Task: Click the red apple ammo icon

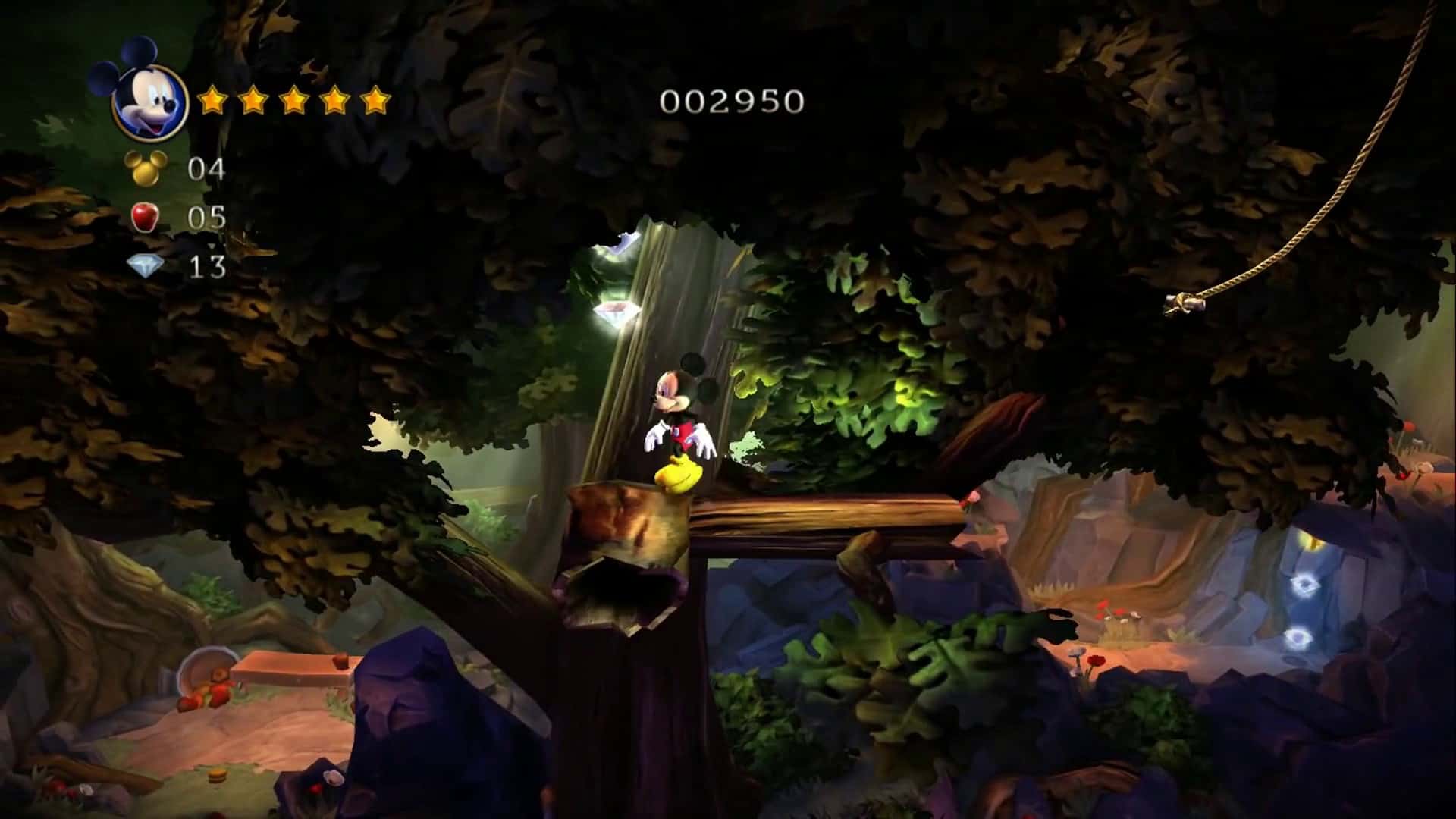Action: [145, 218]
